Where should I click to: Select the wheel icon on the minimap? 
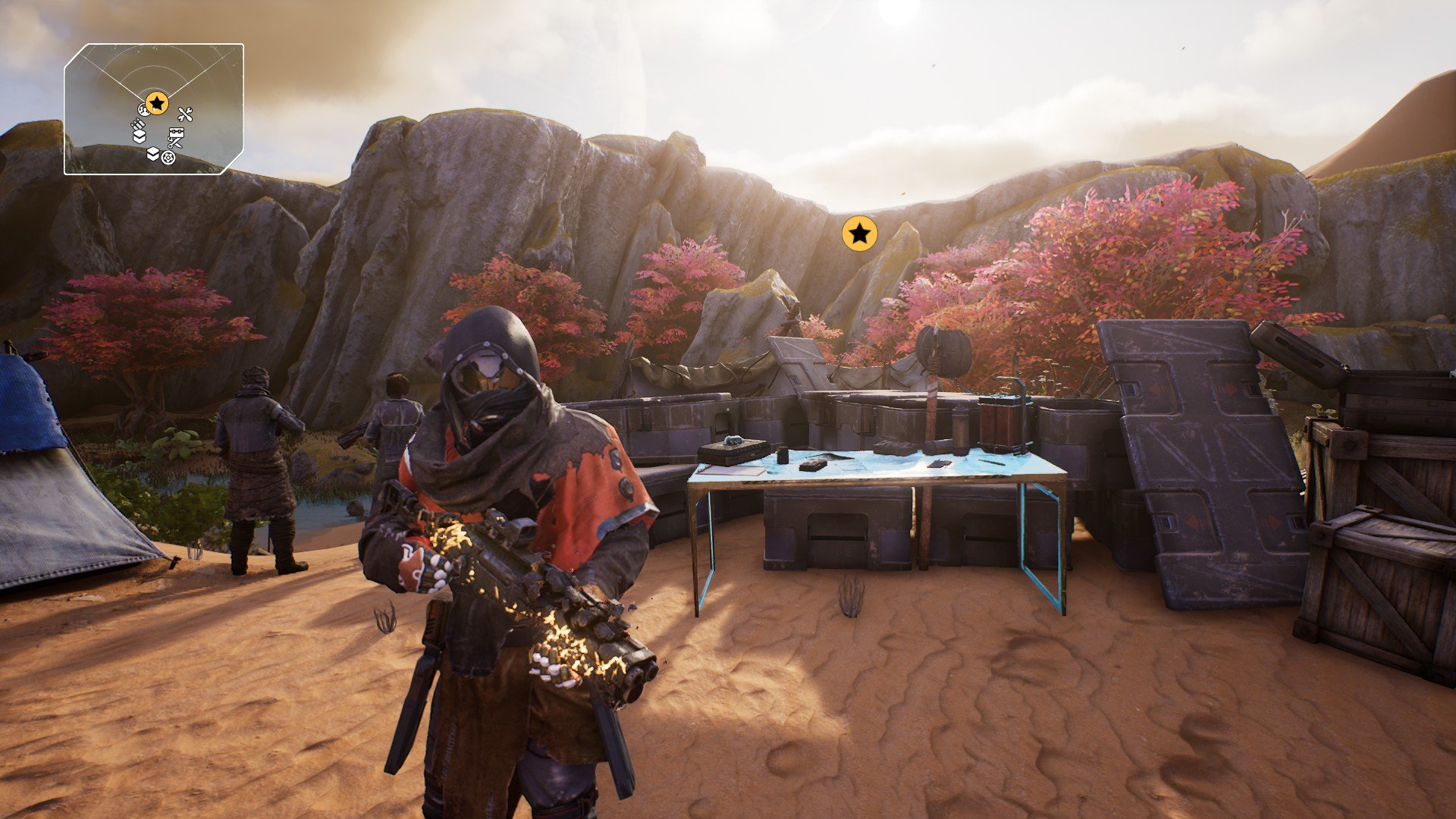(168, 158)
